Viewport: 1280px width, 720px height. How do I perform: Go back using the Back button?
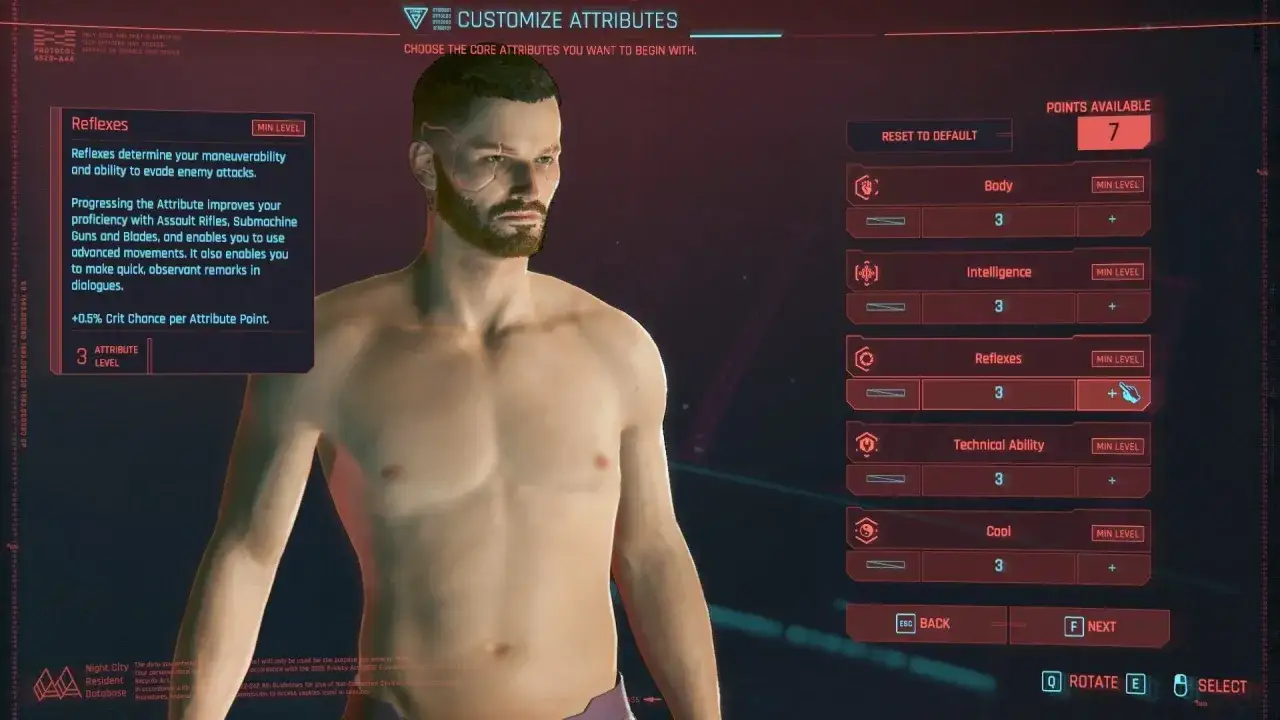click(x=926, y=625)
